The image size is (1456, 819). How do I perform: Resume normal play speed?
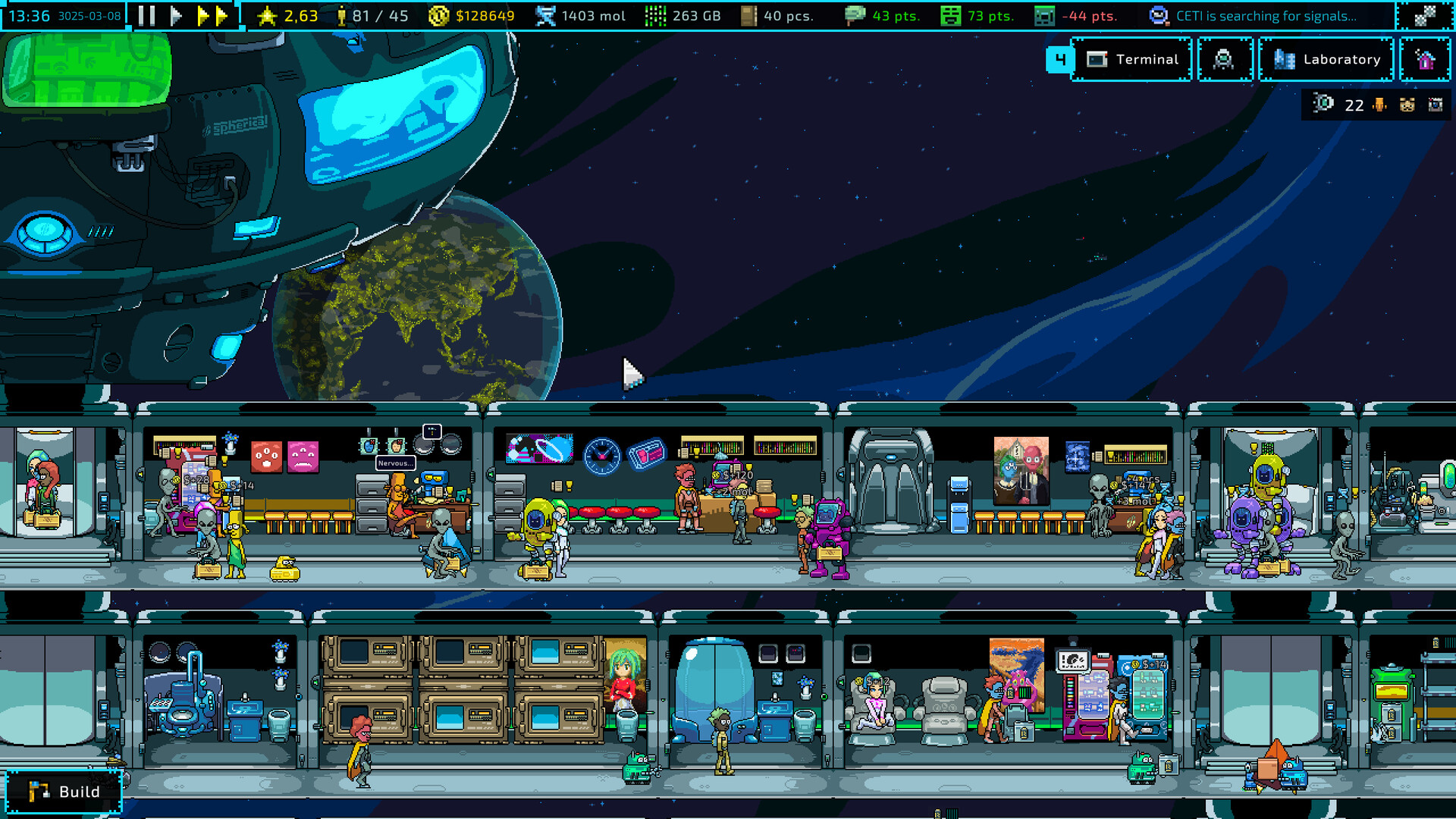(x=176, y=15)
